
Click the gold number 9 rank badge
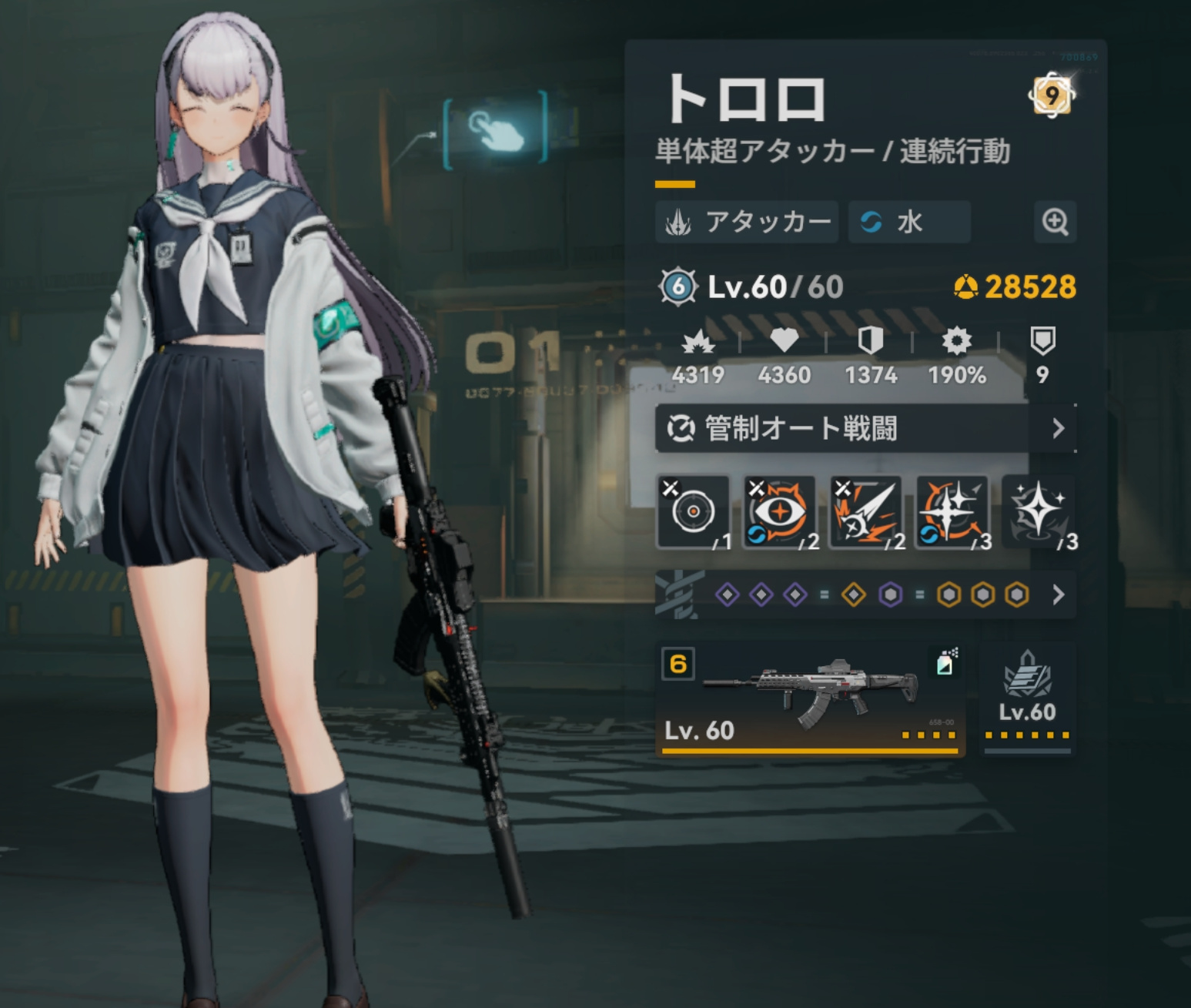(x=1052, y=95)
